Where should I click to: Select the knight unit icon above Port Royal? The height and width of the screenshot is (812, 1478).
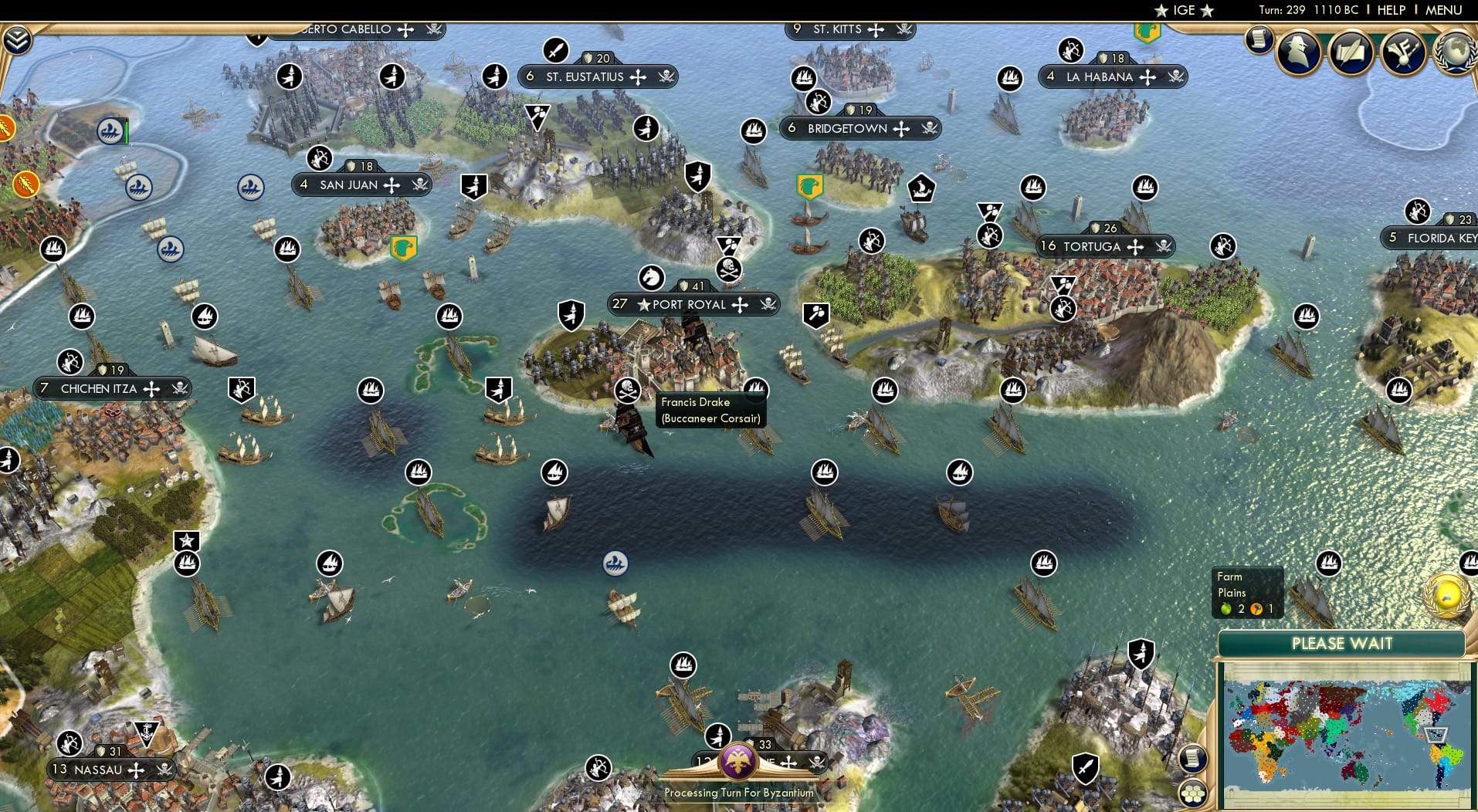(x=651, y=276)
